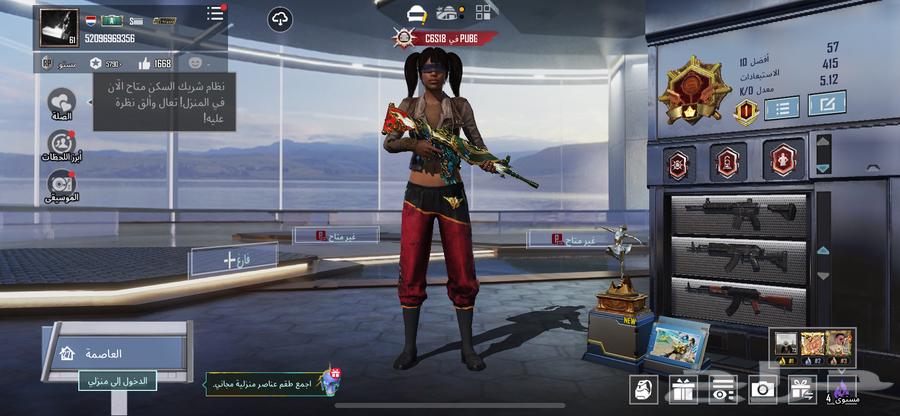Open the stats details list button

coord(781,107)
